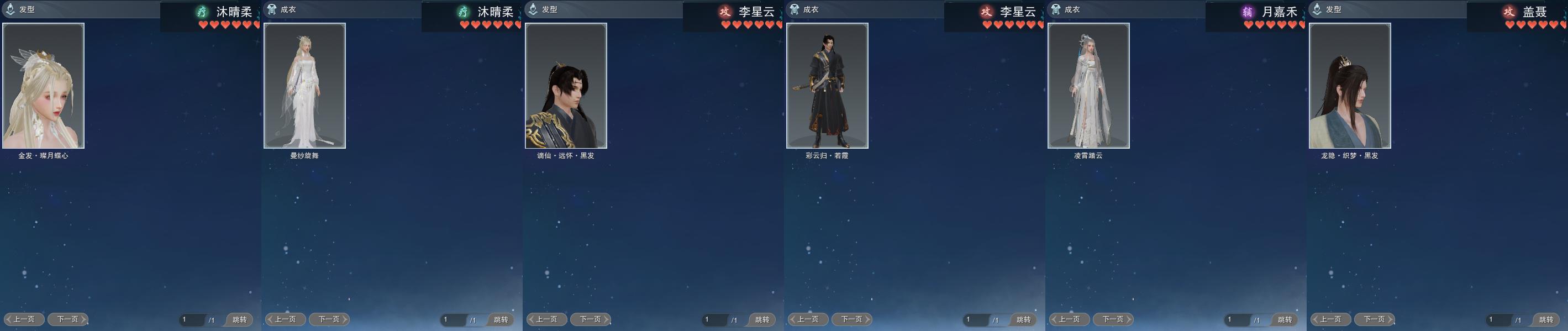
Task: Click page number field in 彩云归·若霞 panel
Action: point(975,319)
